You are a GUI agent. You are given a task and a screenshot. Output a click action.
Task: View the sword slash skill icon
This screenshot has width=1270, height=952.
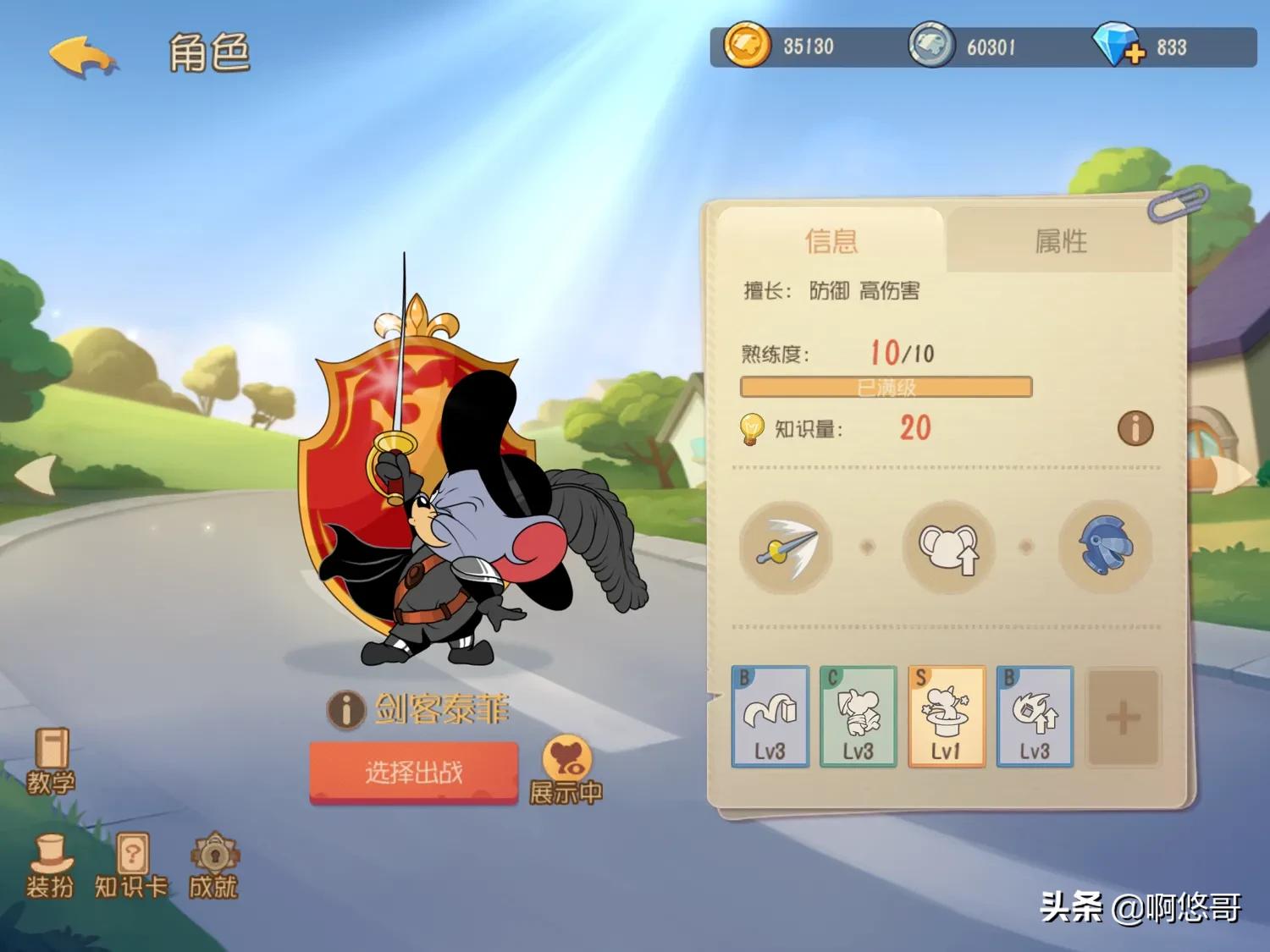click(785, 547)
